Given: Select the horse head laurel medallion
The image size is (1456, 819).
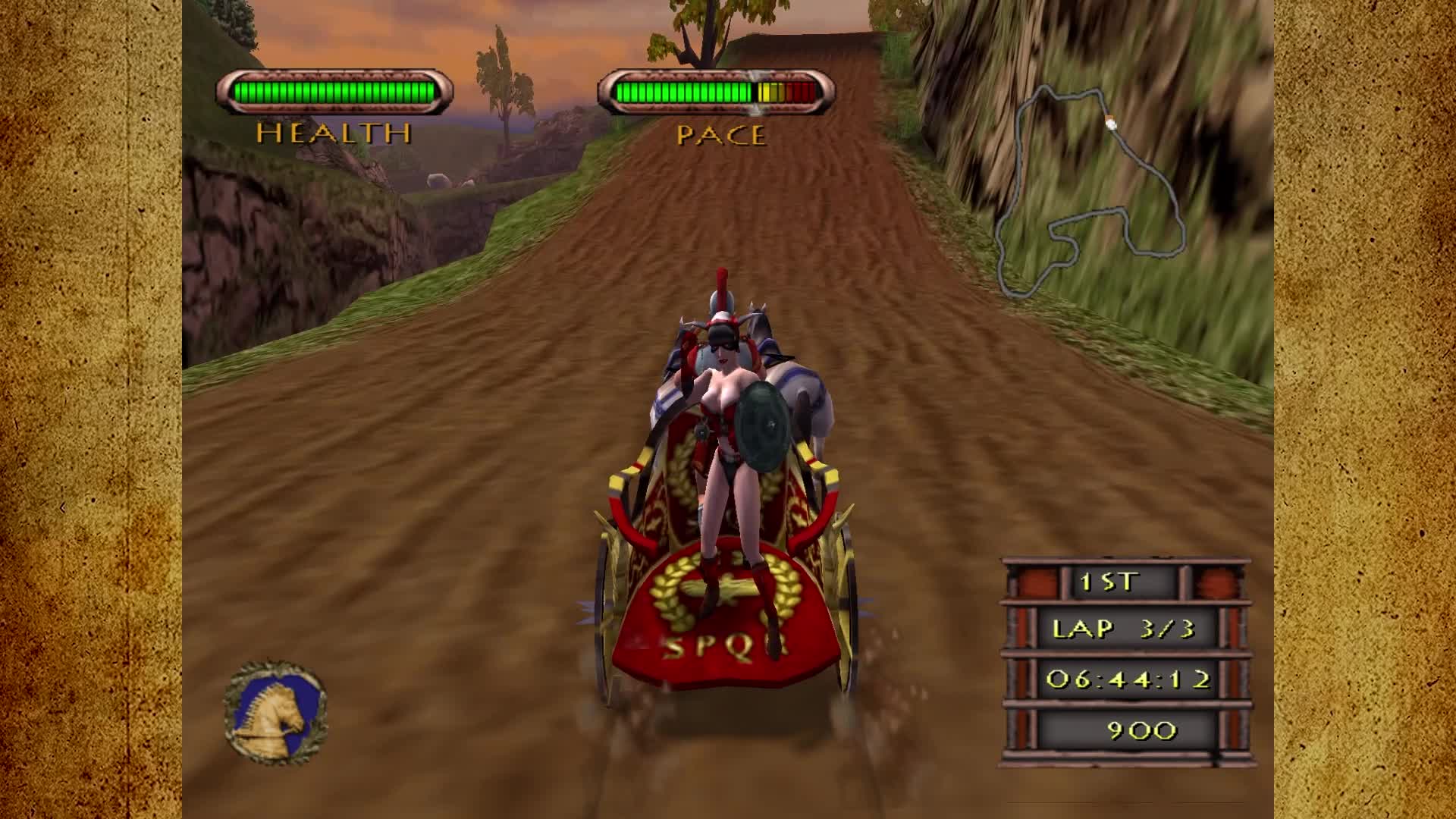Looking at the screenshot, I should [x=275, y=712].
